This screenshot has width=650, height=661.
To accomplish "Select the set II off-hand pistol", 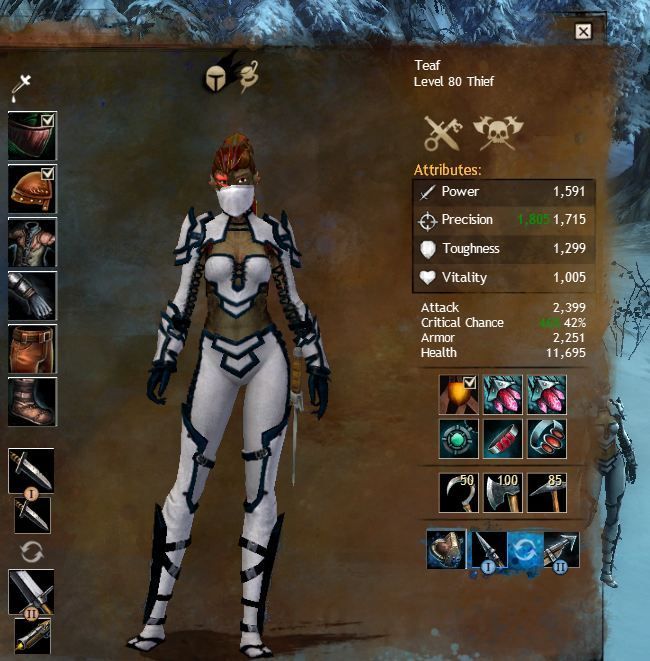I will 31,636.
